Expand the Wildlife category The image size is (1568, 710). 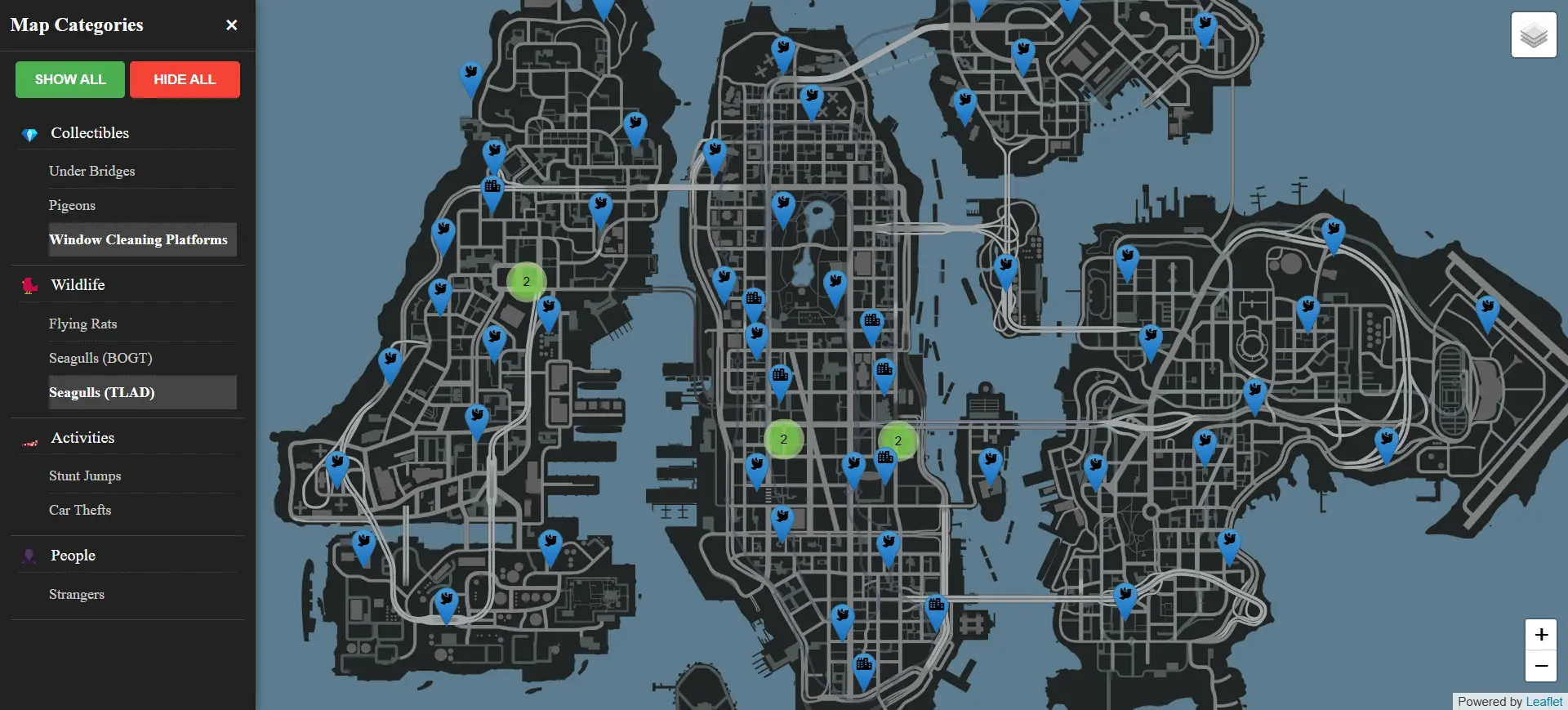point(78,284)
